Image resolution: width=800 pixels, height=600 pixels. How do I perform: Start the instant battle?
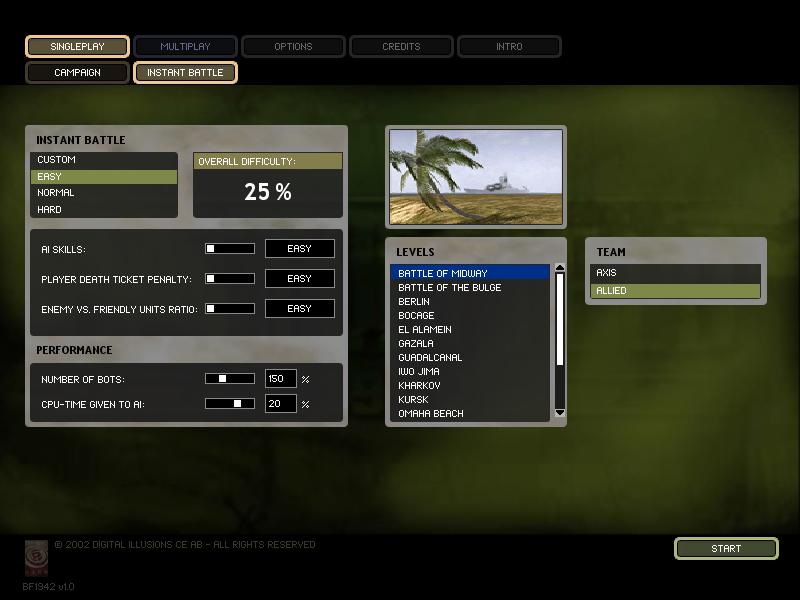[x=726, y=548]
